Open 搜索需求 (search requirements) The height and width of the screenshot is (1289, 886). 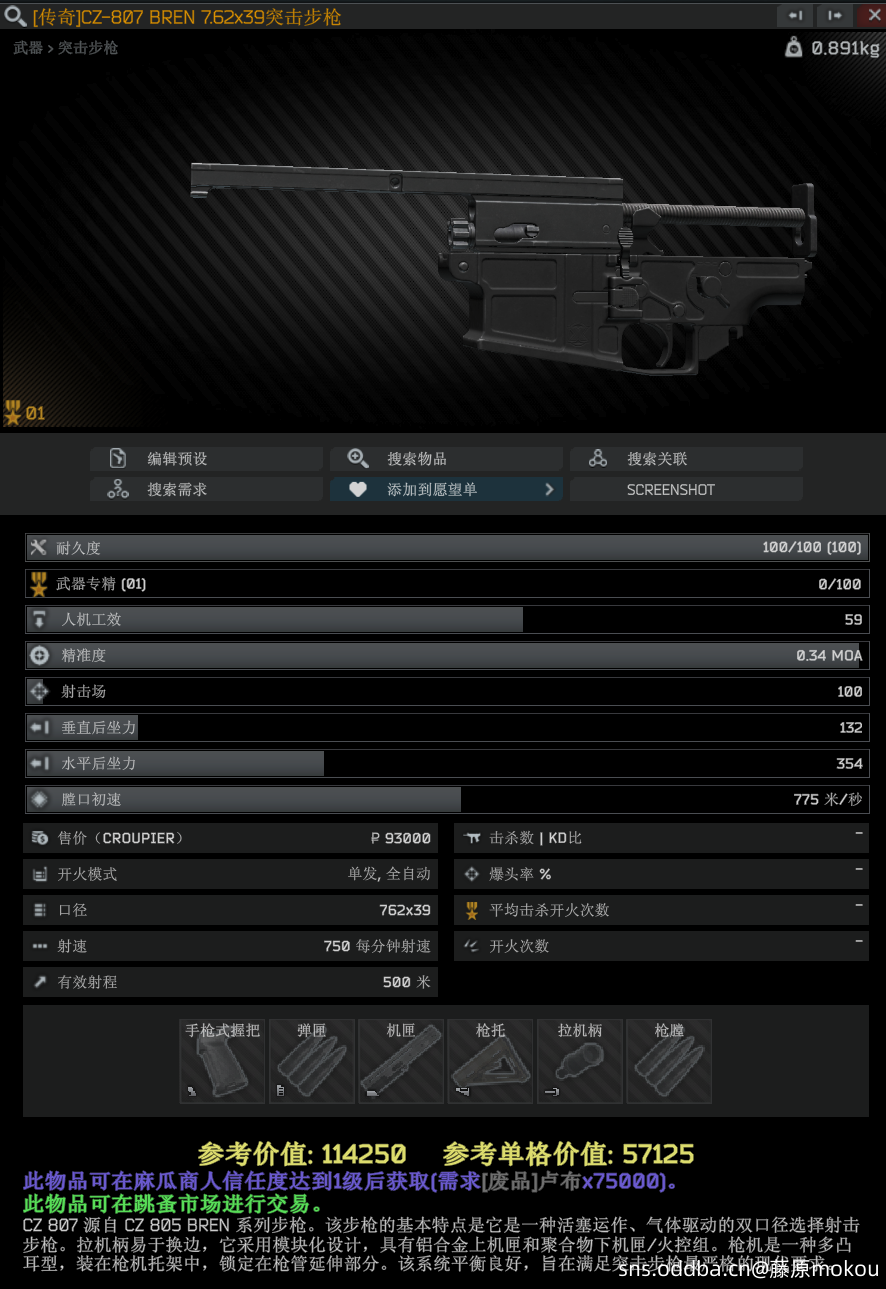(206, 490)
